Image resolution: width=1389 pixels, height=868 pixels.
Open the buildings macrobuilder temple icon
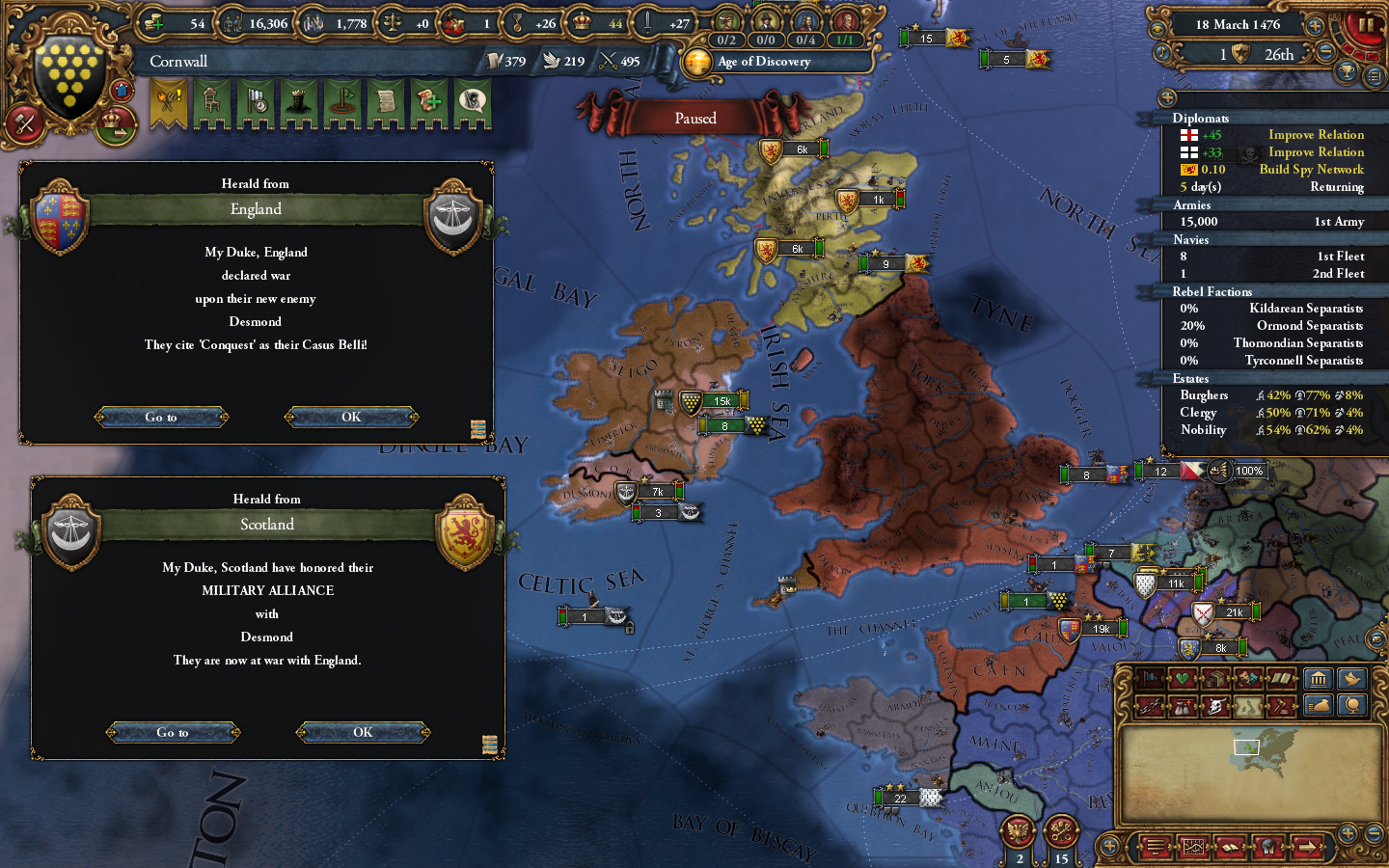tap(1318, 678)
